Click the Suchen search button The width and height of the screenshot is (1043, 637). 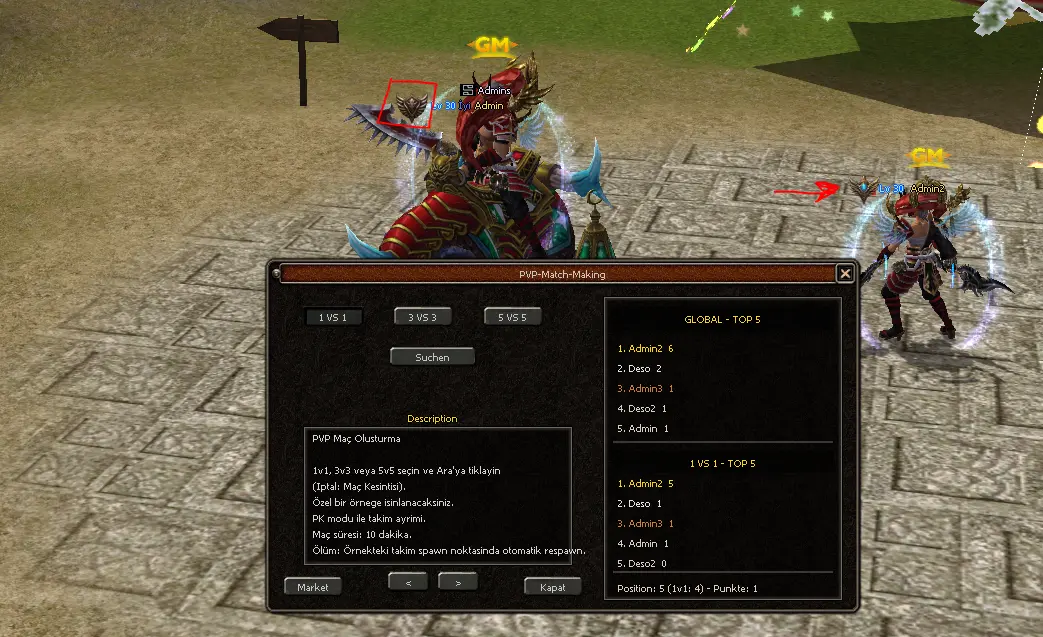click(x=432, y=357)
